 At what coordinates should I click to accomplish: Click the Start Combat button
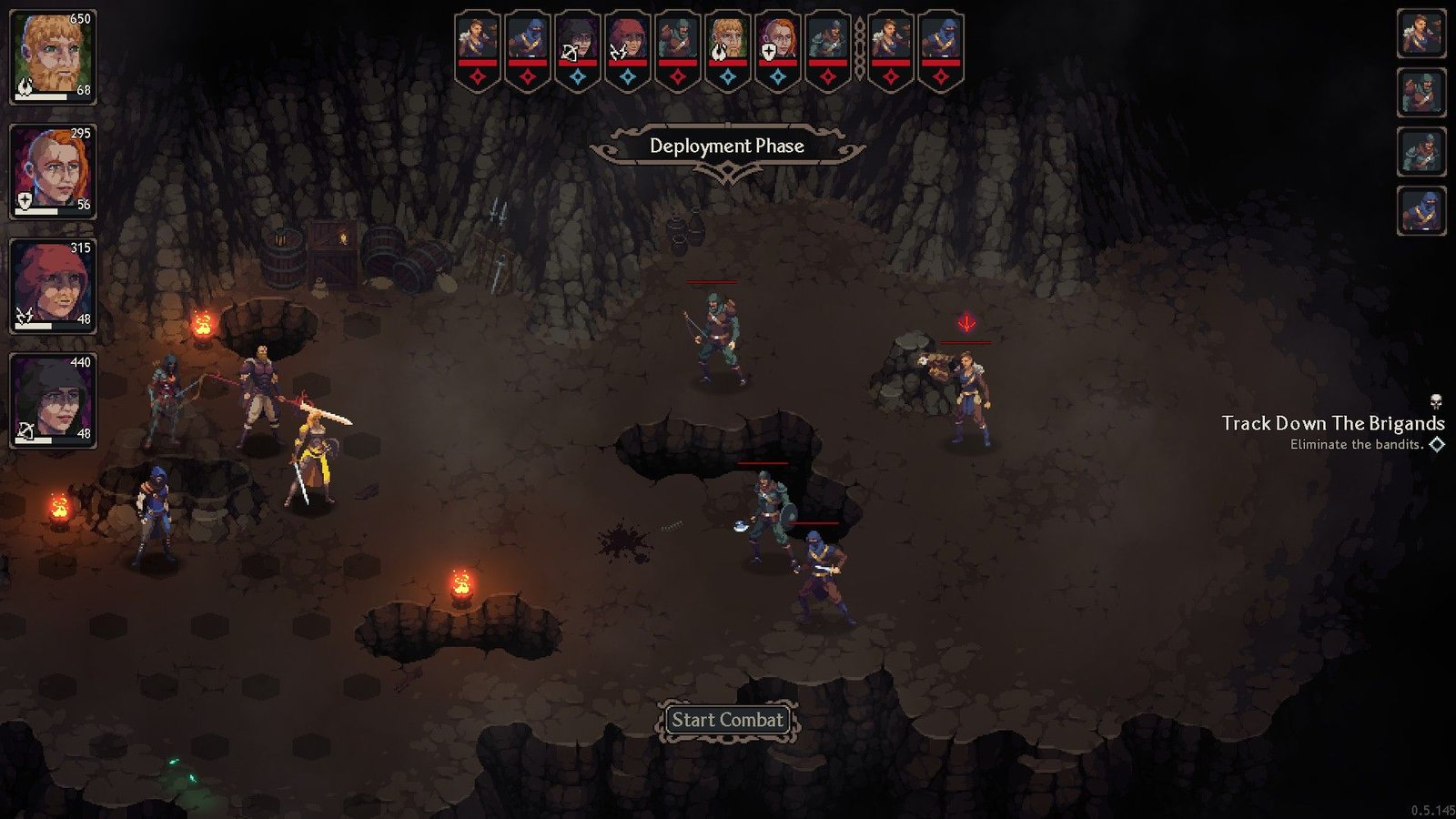[x=727, y=720]
